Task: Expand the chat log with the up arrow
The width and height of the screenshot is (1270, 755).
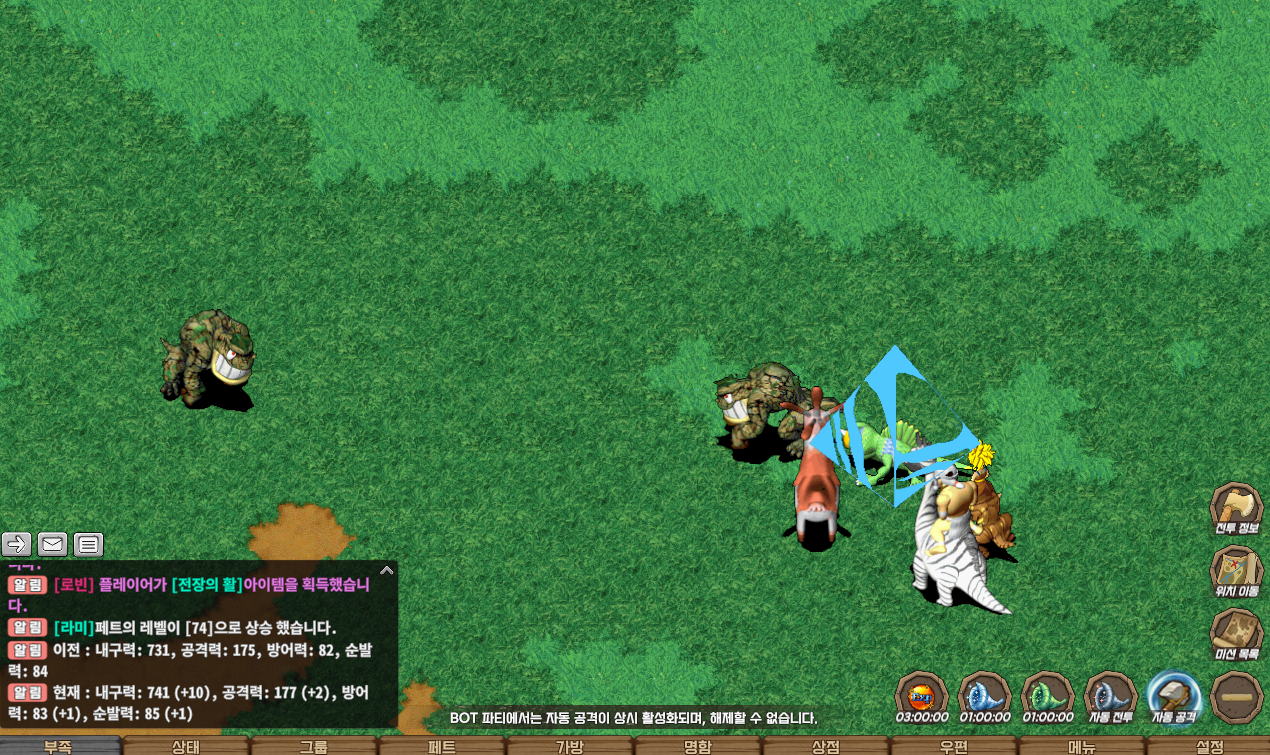Action: 387,570
